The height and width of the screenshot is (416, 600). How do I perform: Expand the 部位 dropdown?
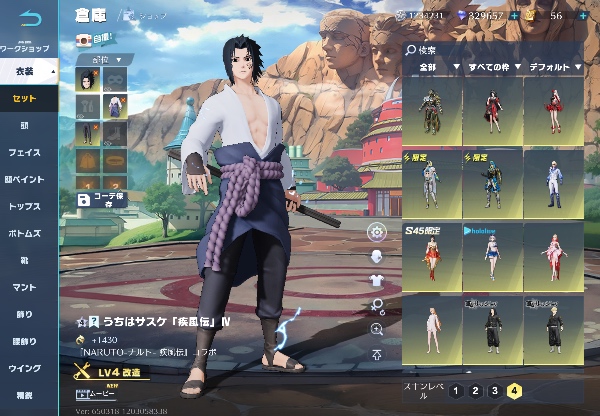(104, 59)
